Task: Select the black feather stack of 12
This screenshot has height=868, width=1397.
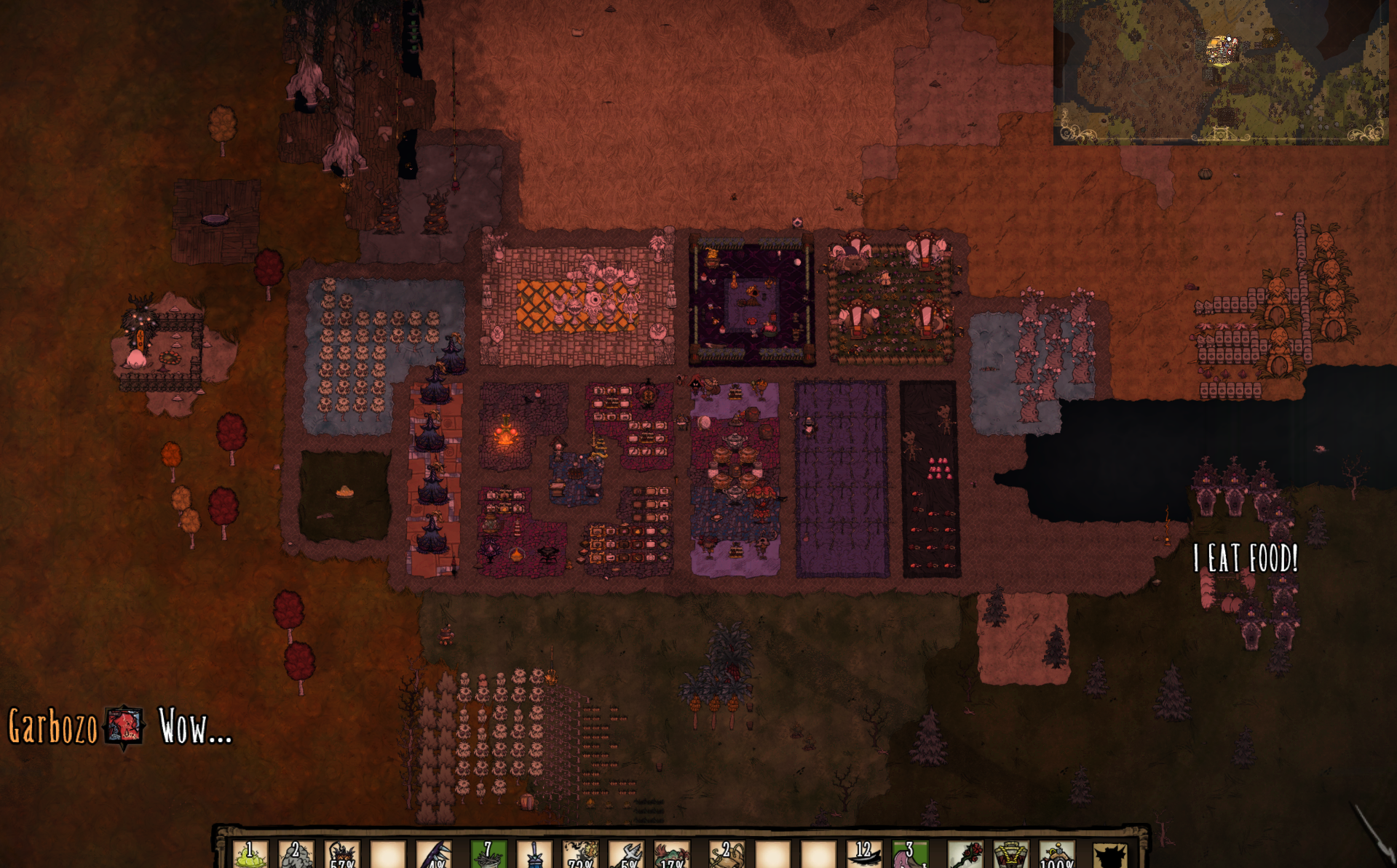Action: pyautogui.click(x=864, y=854)
